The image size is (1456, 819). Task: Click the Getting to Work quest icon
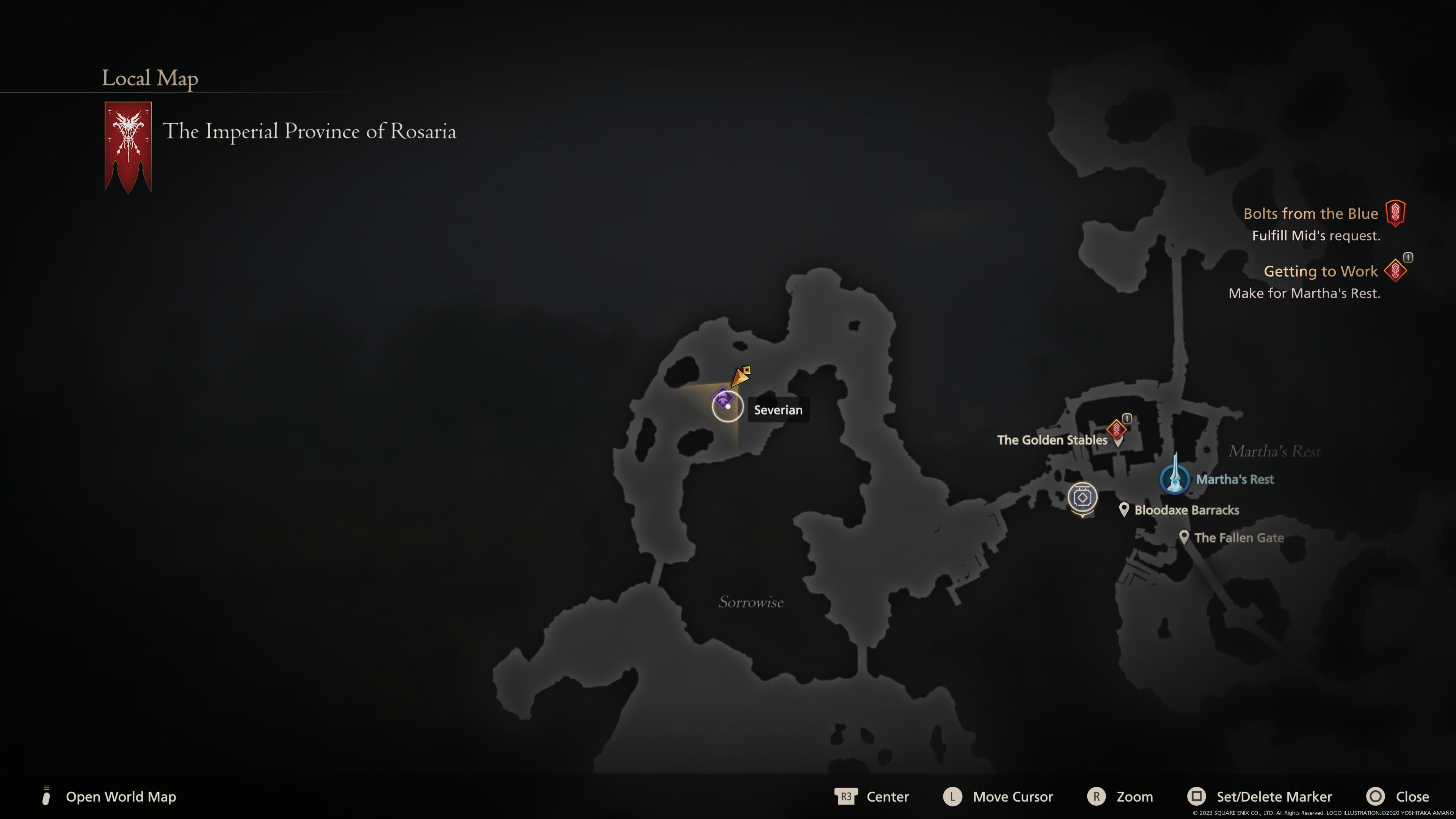coord(1395,270)
